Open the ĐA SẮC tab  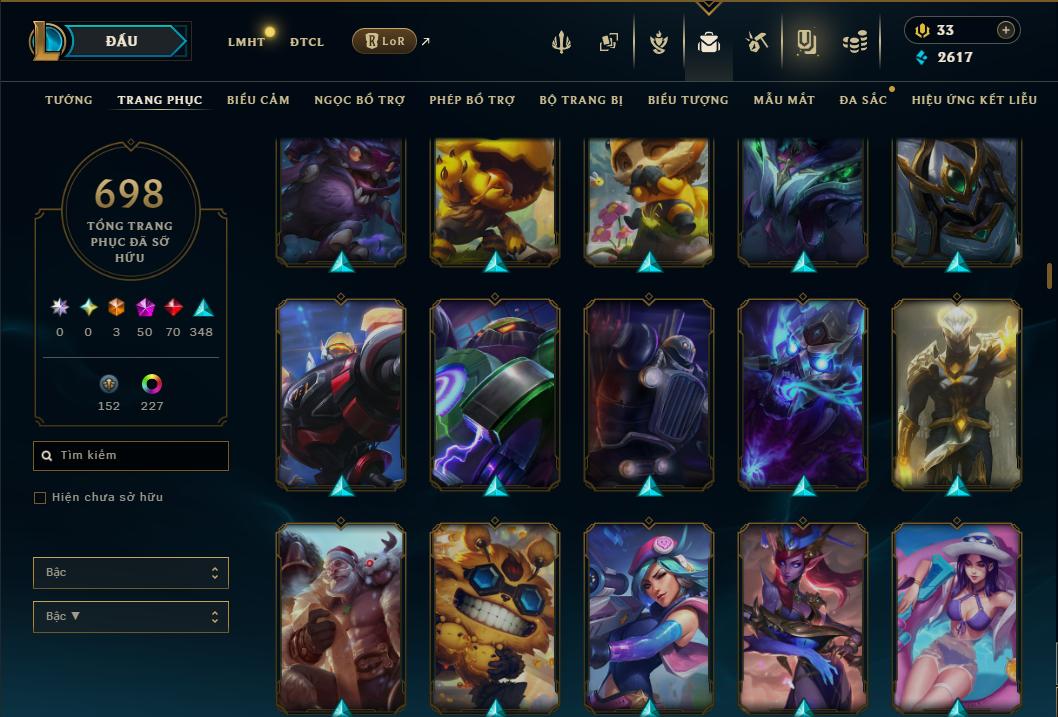coord(863,100)
